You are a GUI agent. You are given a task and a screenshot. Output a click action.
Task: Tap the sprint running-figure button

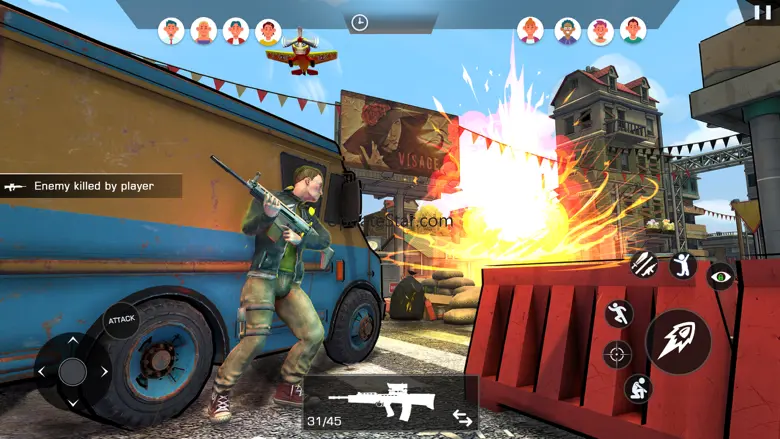620,313
